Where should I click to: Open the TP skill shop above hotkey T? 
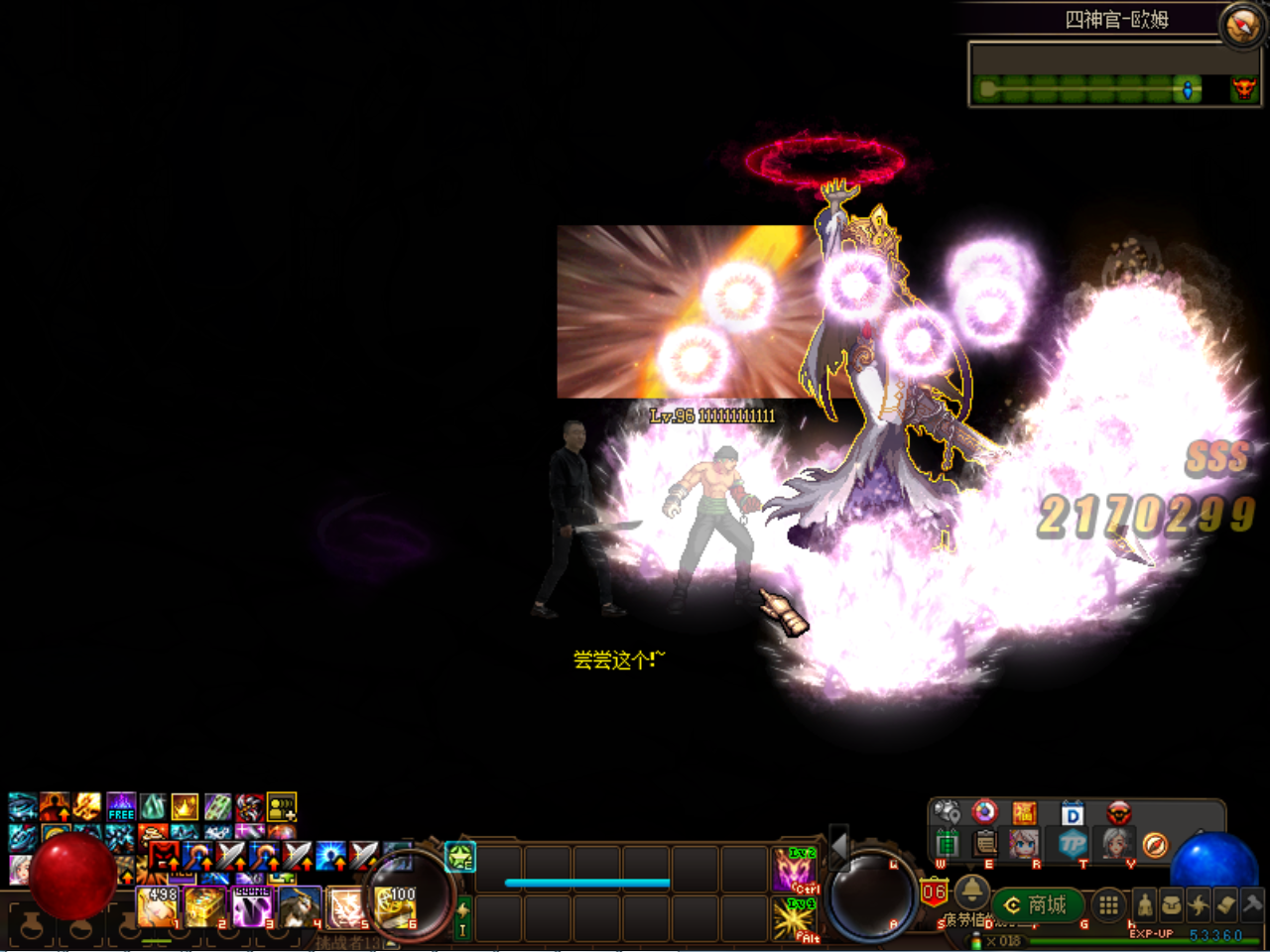pos(1073,844)
